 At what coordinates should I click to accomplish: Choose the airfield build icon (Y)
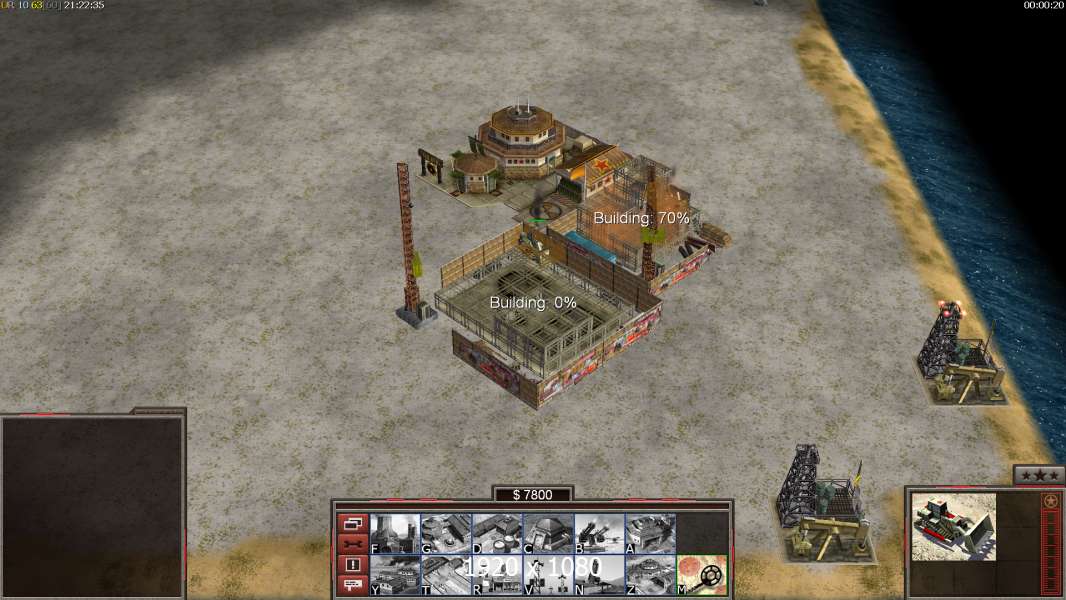pos(395,575)
